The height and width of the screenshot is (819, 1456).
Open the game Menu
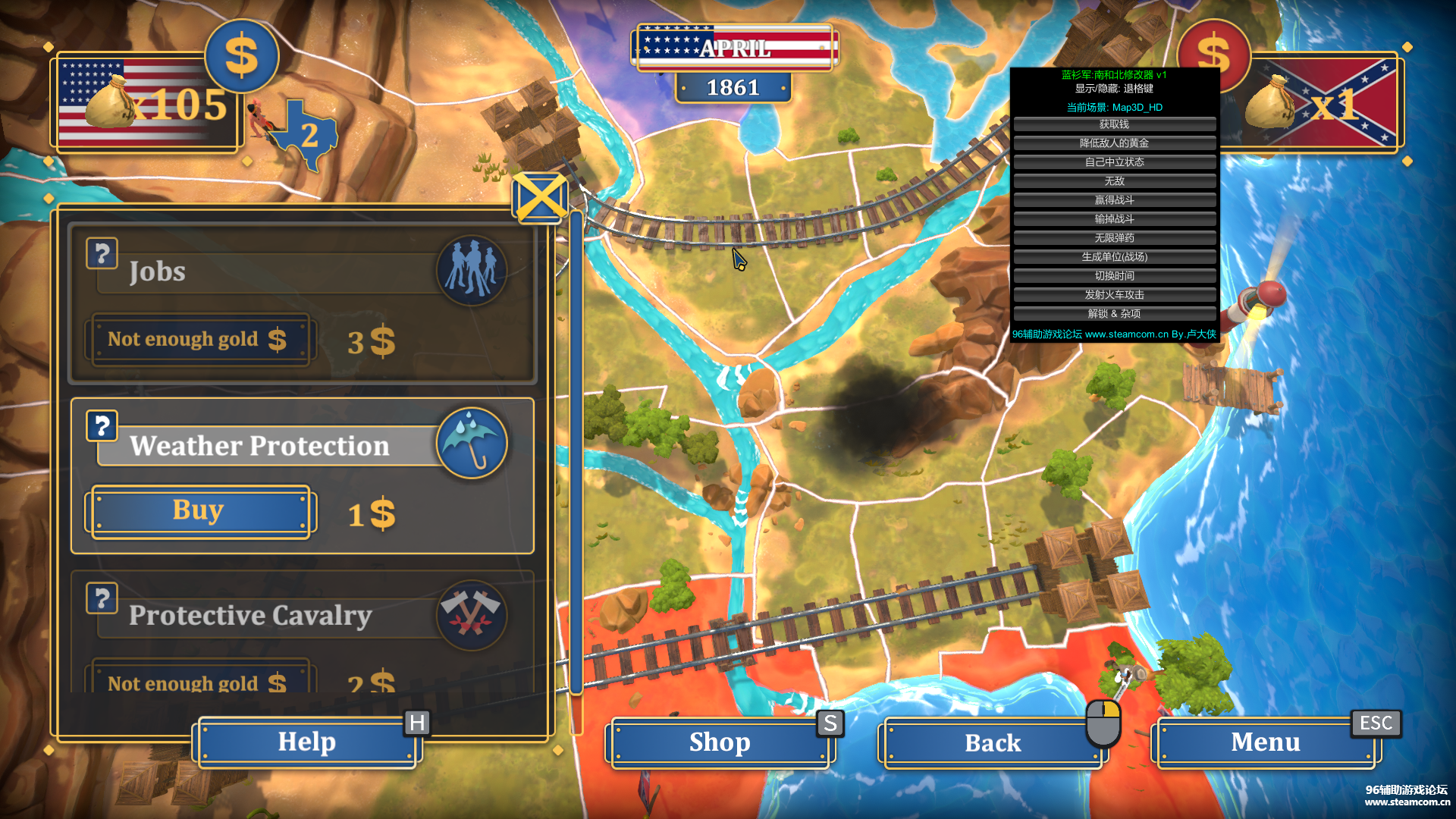tap(1265, 742)
